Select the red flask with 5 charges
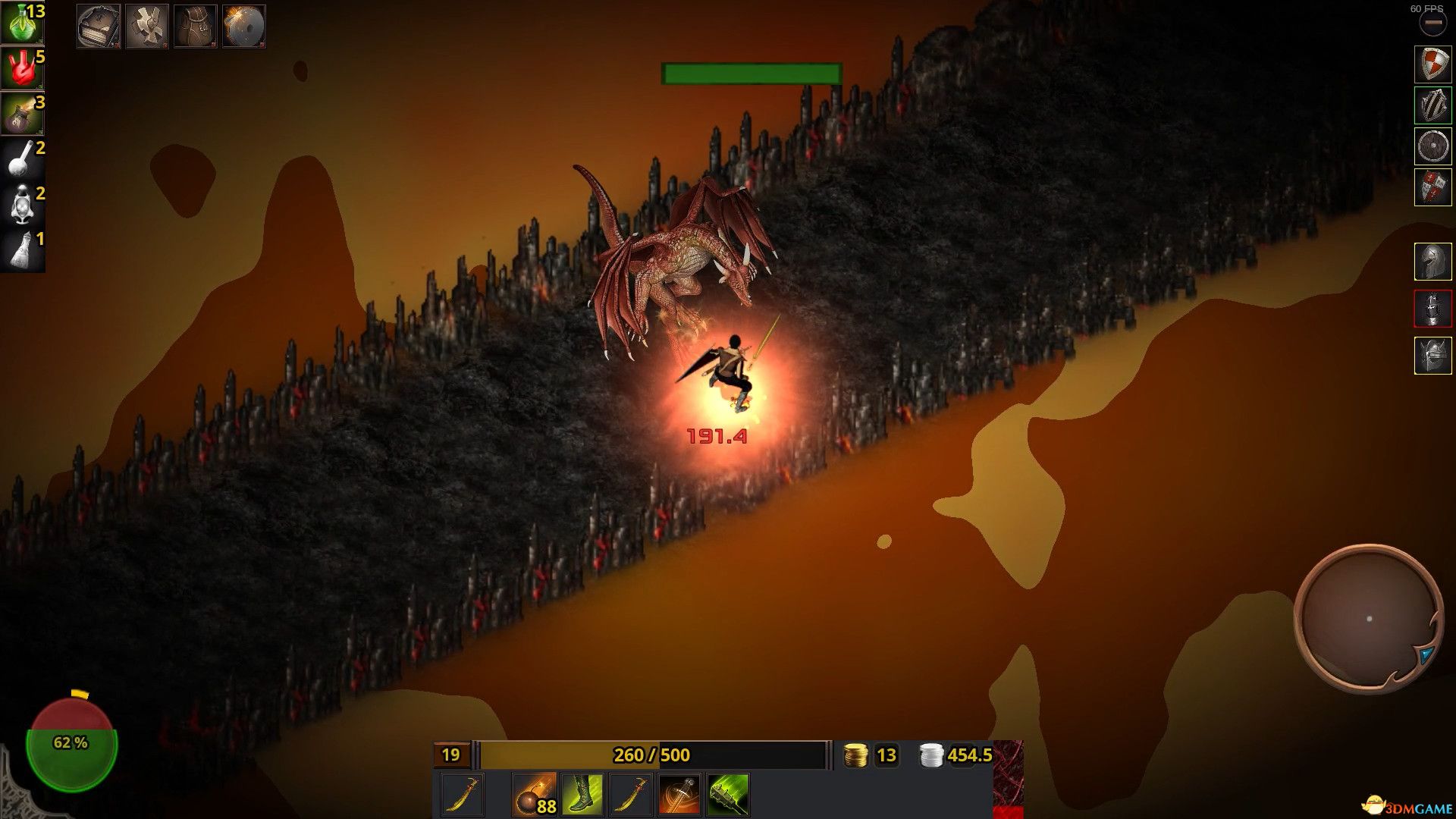The height and width of the screenshot is (819, 1456). tap(22, 68)
